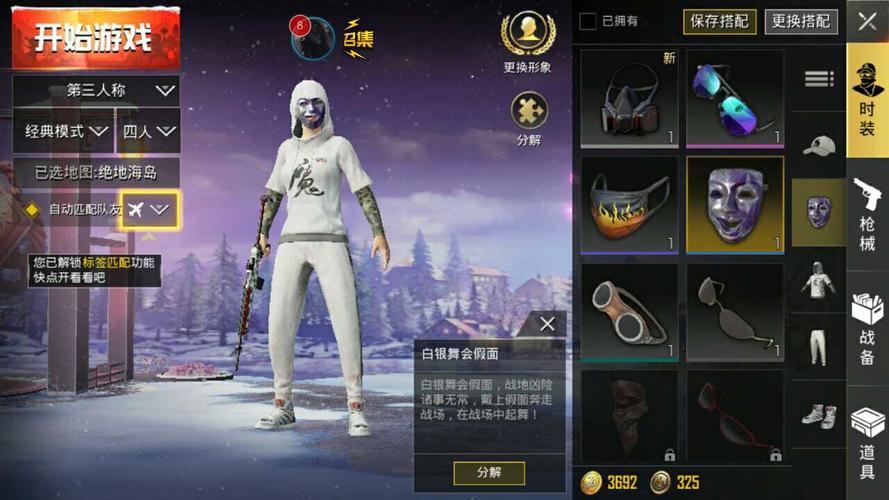889x500 pixels.
Task: Close the 白银舞会假面 description popup
Action: [x=547, y=324]
